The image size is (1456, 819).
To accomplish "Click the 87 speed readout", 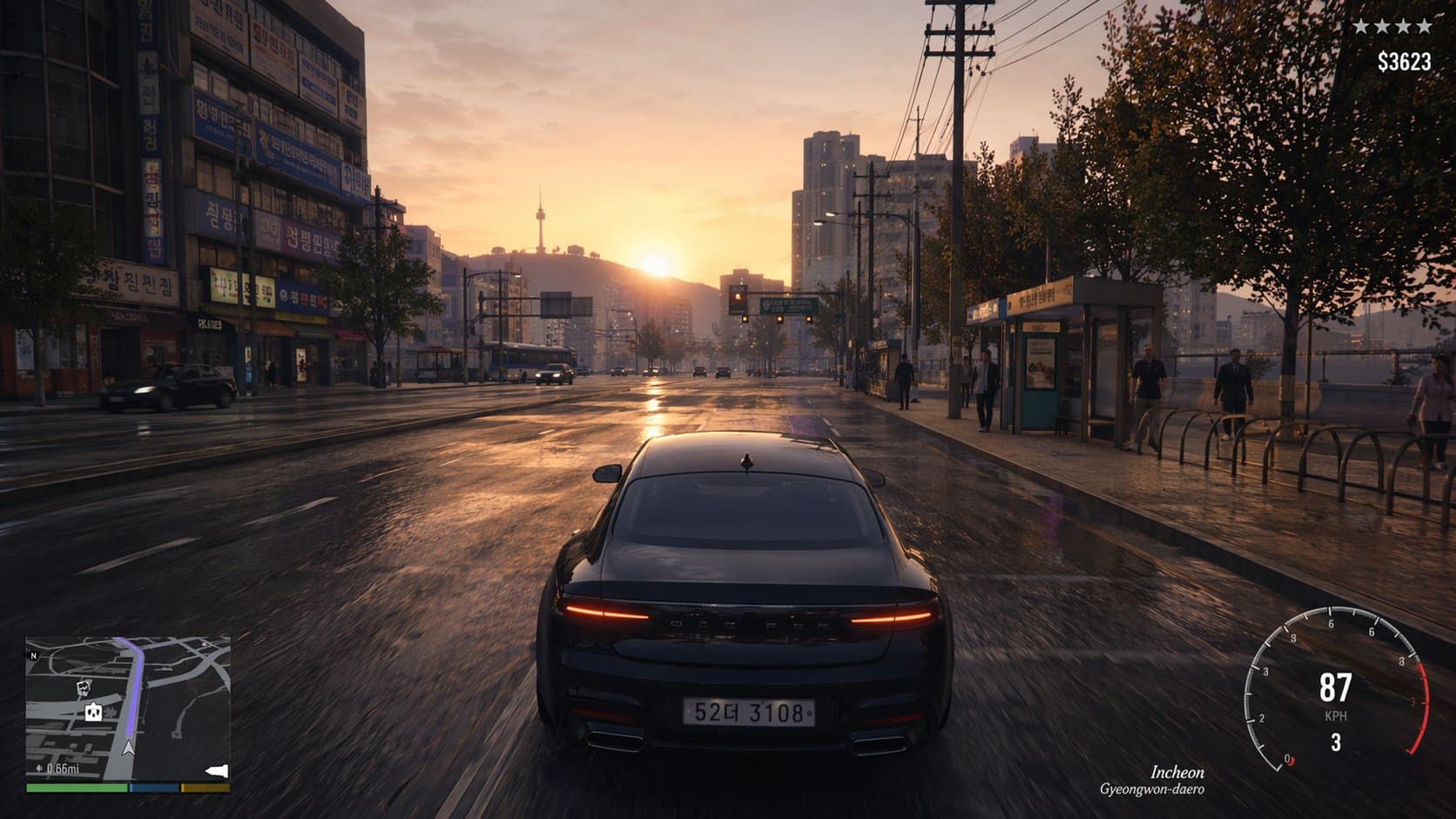I will pos(1337,686).
